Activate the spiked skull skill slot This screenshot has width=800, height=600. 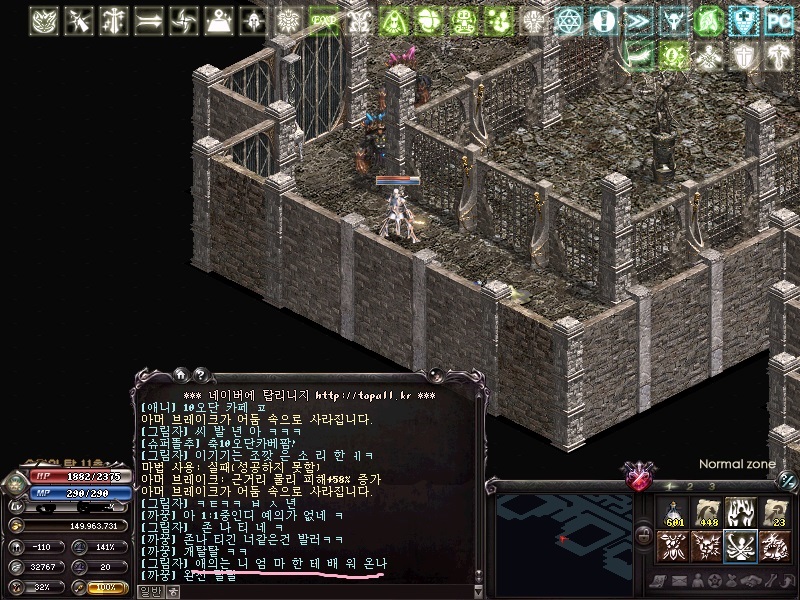pos(707,547)
